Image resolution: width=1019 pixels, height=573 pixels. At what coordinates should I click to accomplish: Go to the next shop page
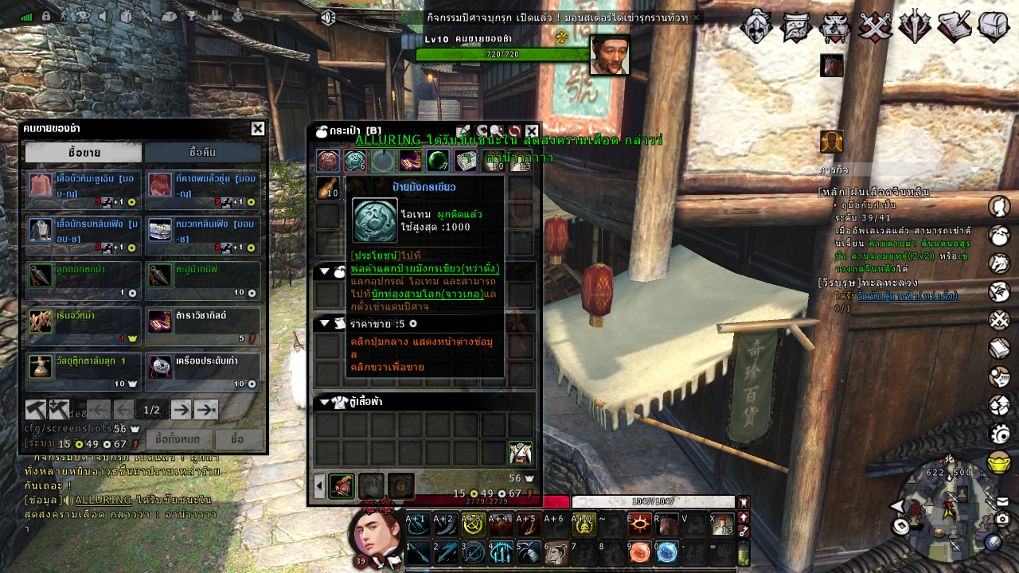pos(181,409)
